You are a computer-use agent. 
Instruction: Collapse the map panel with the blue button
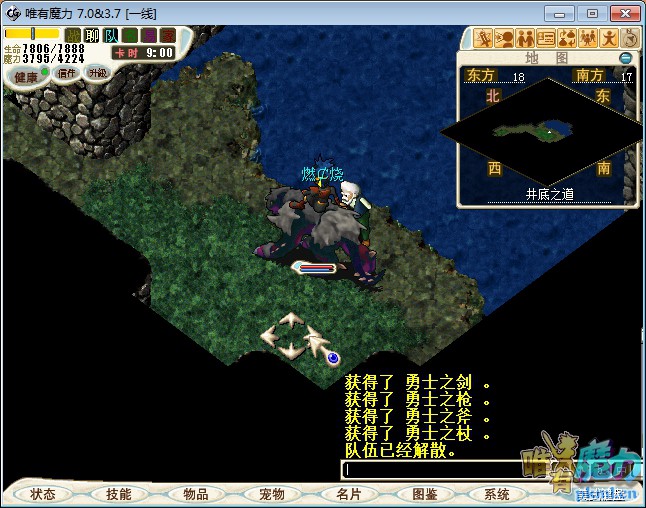pos(626,58)
